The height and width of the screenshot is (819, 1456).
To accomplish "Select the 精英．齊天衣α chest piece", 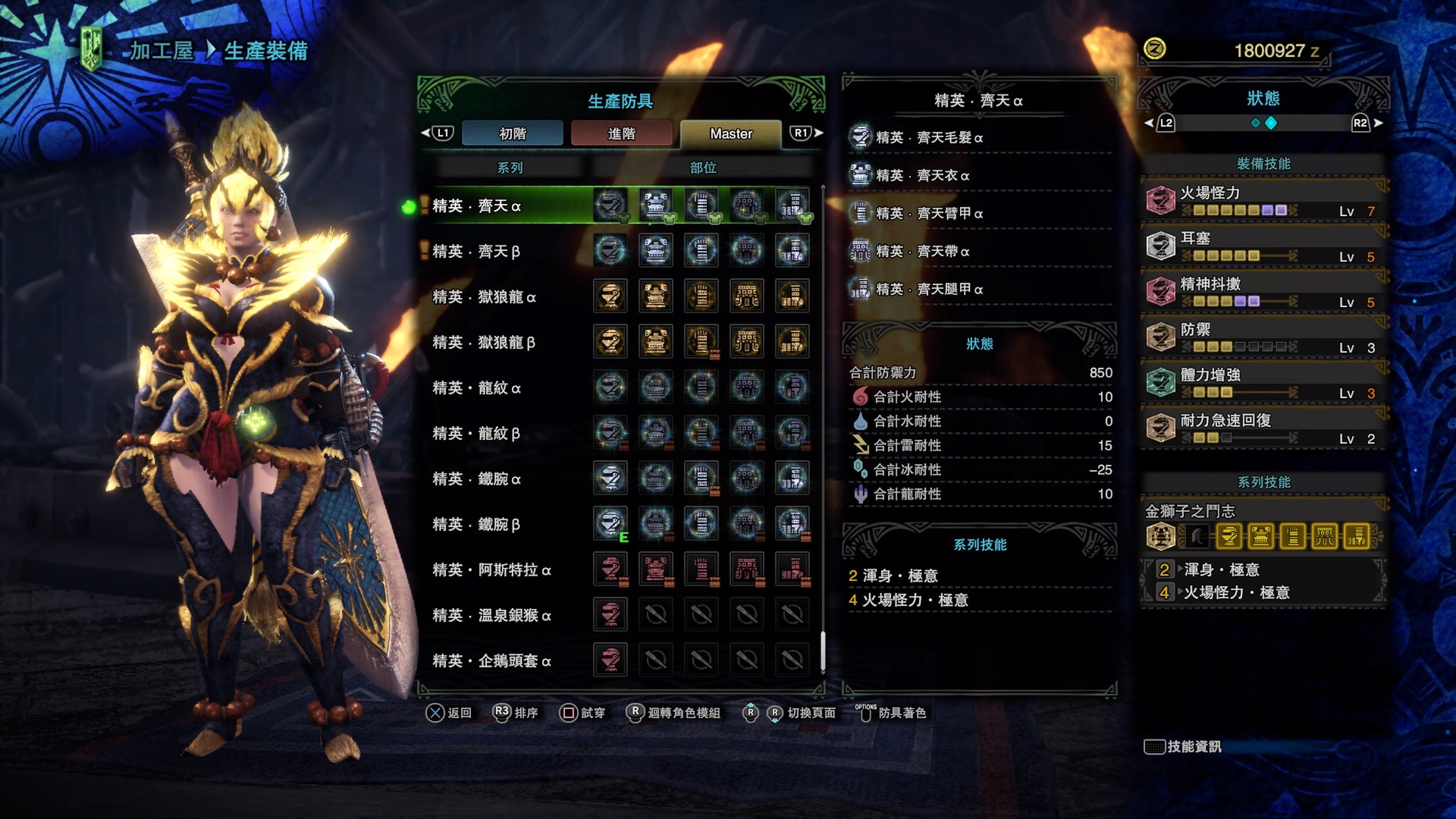I will 922,176.
